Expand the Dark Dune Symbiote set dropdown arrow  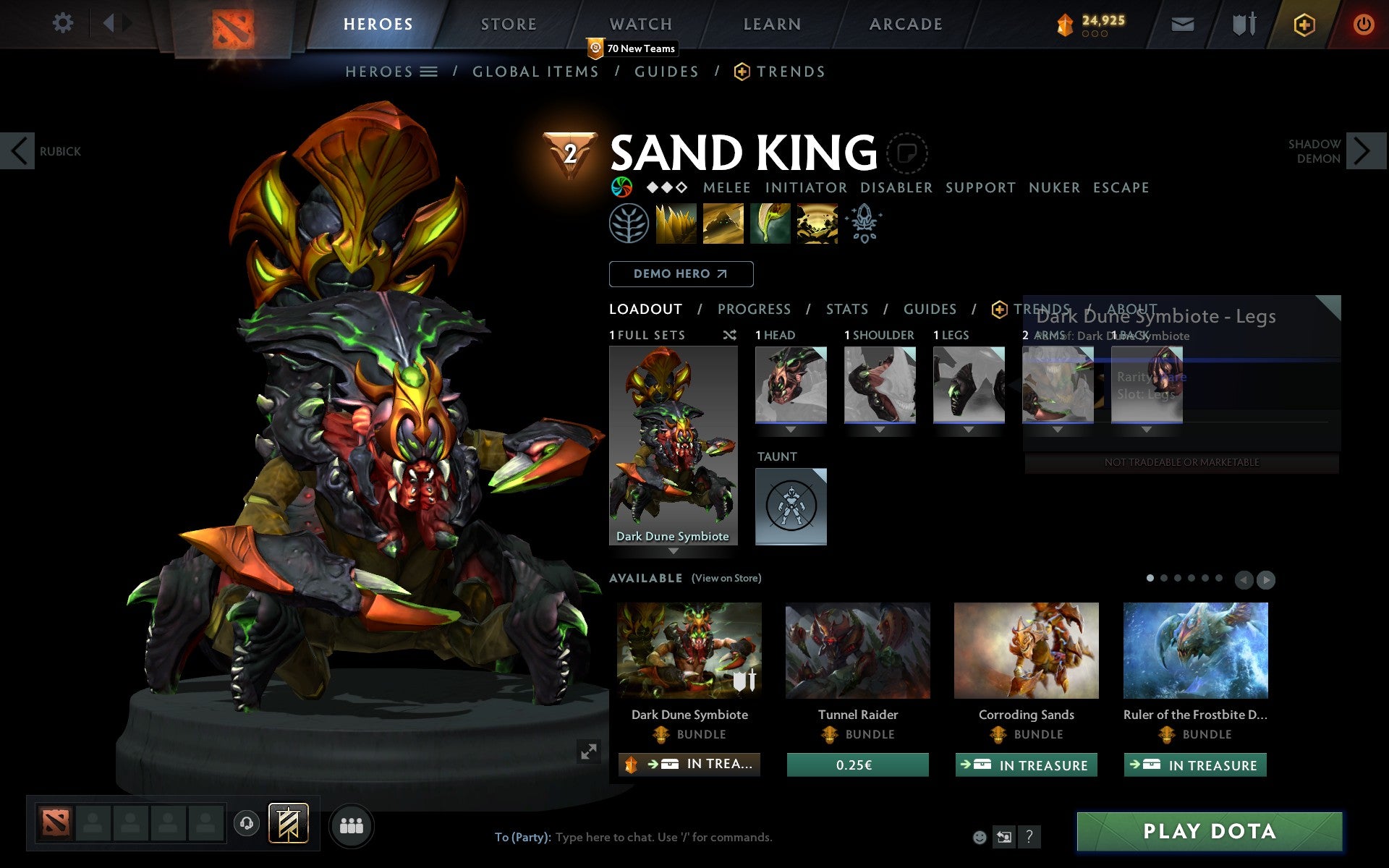674,550
